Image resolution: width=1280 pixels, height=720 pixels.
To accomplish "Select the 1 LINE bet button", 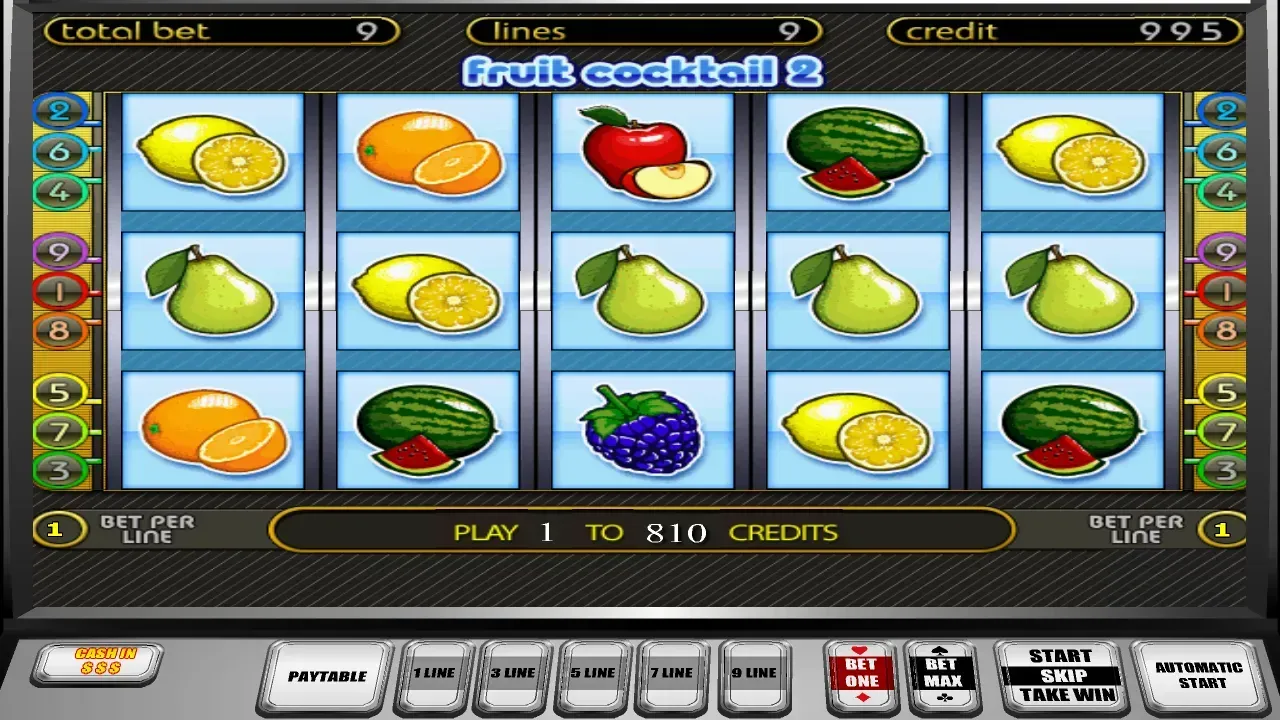I will point(434,674).
